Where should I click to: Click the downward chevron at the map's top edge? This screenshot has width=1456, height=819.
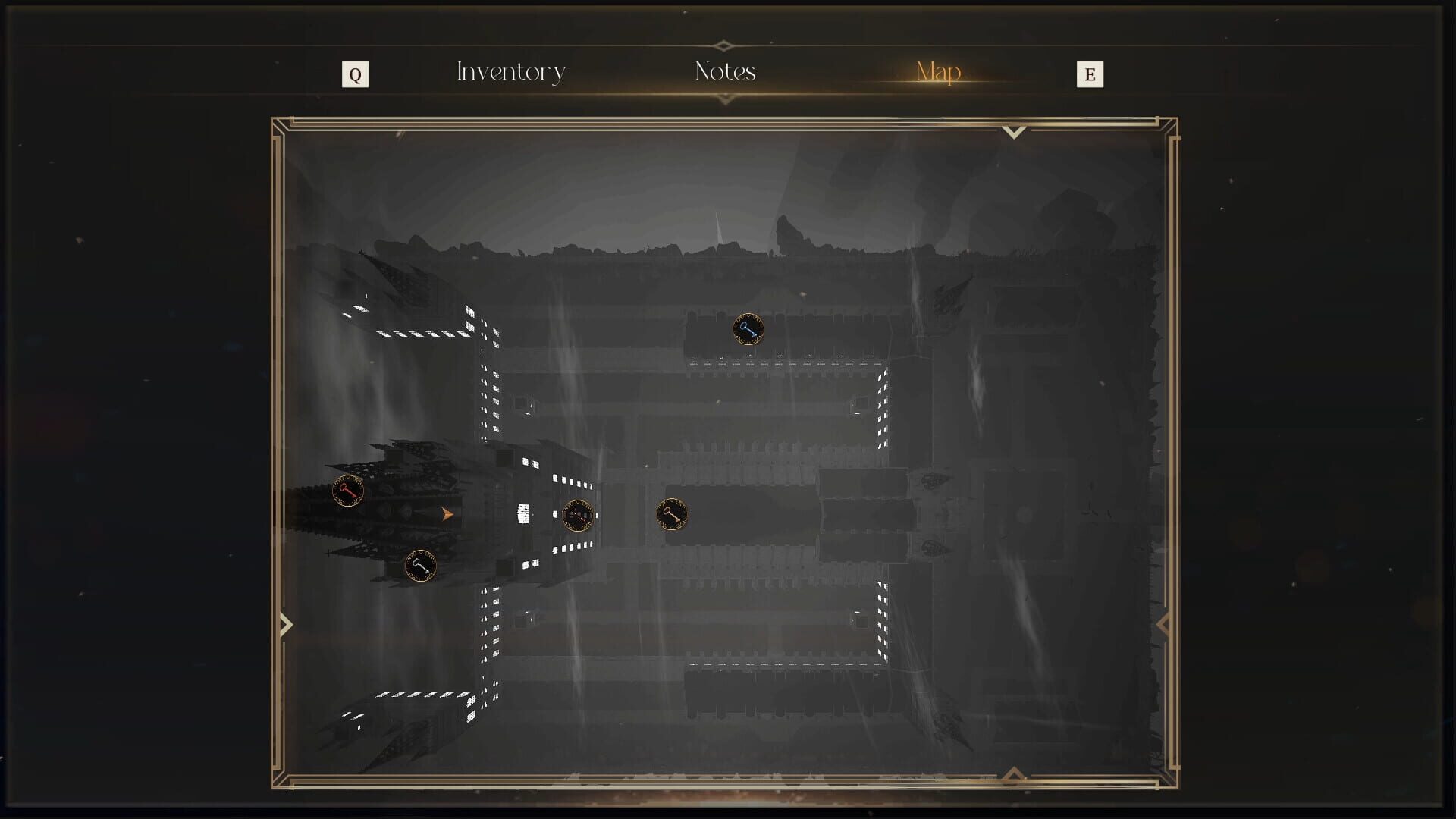(x=1014, y=133)
